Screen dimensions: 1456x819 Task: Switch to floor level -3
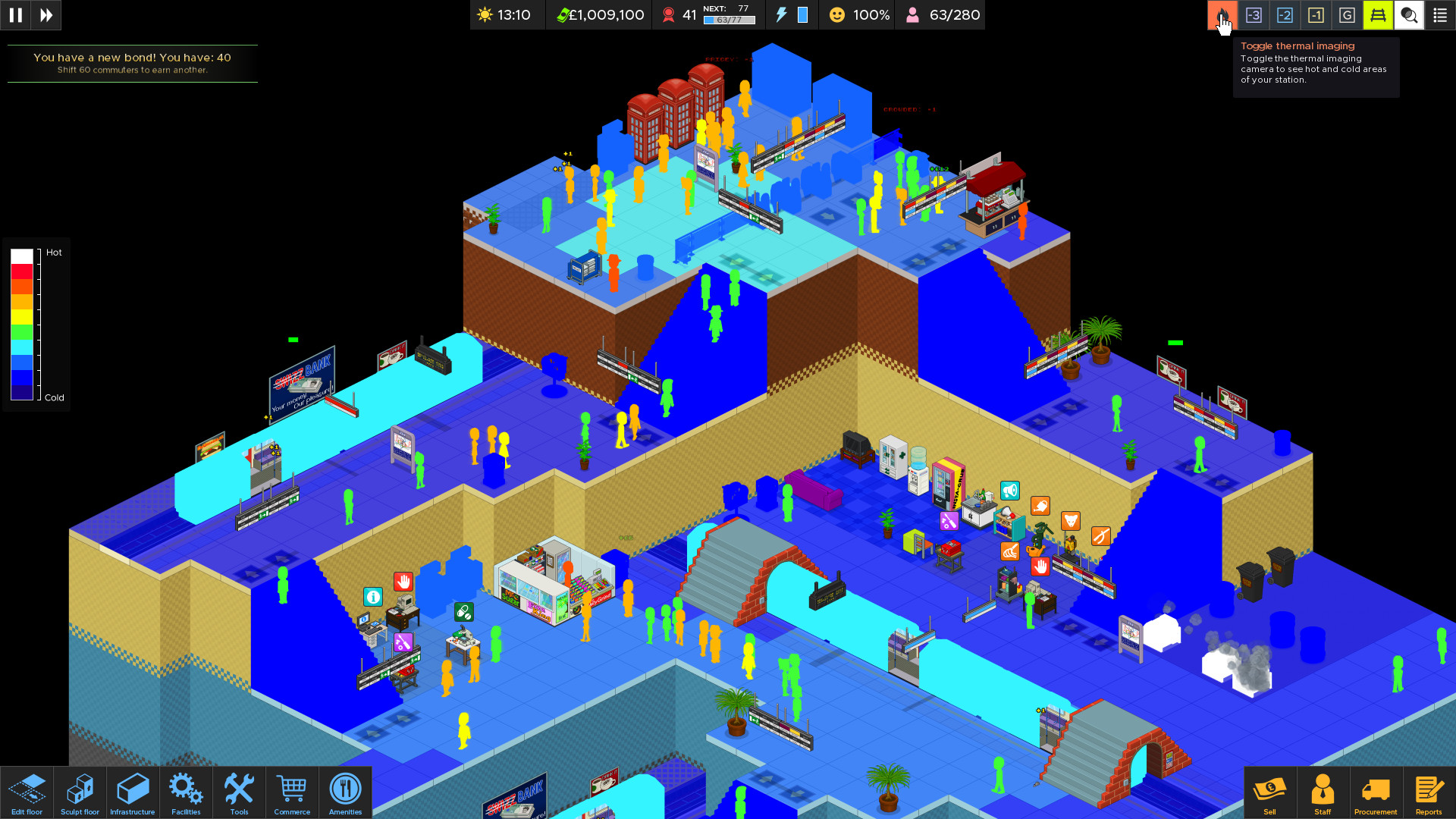point(1254,15)
